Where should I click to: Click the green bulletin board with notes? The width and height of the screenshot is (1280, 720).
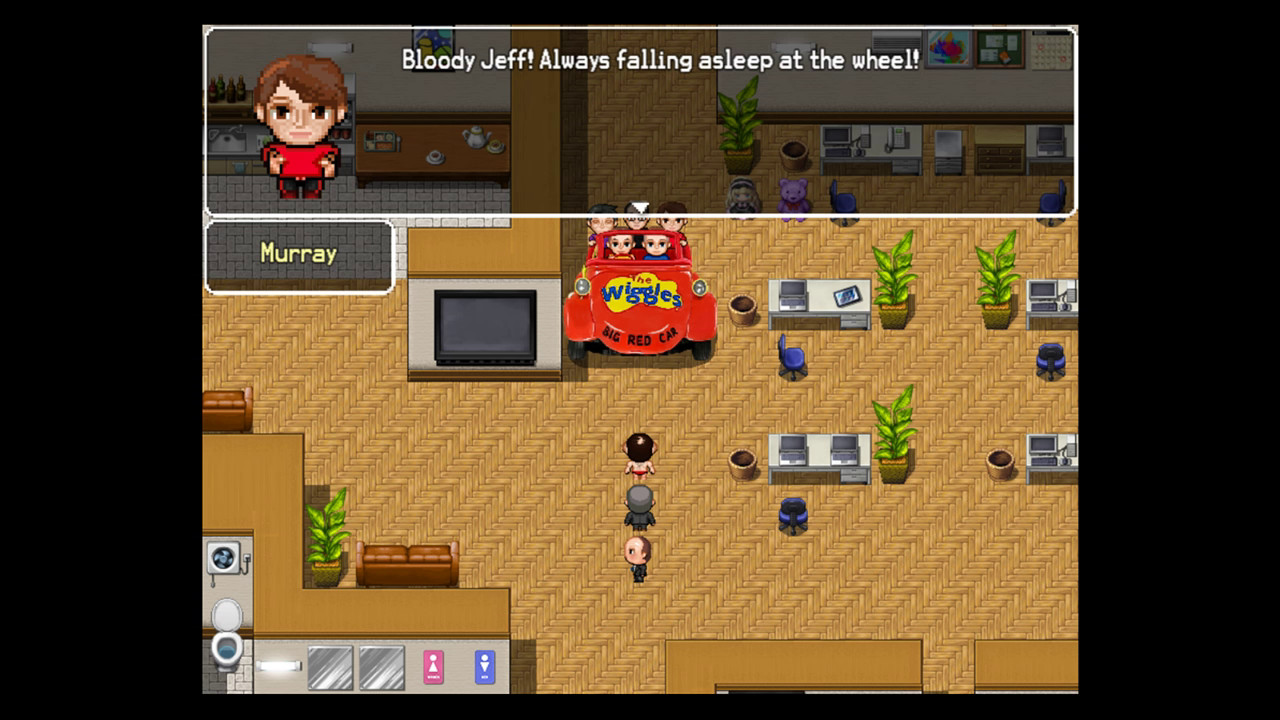point(999,50)
